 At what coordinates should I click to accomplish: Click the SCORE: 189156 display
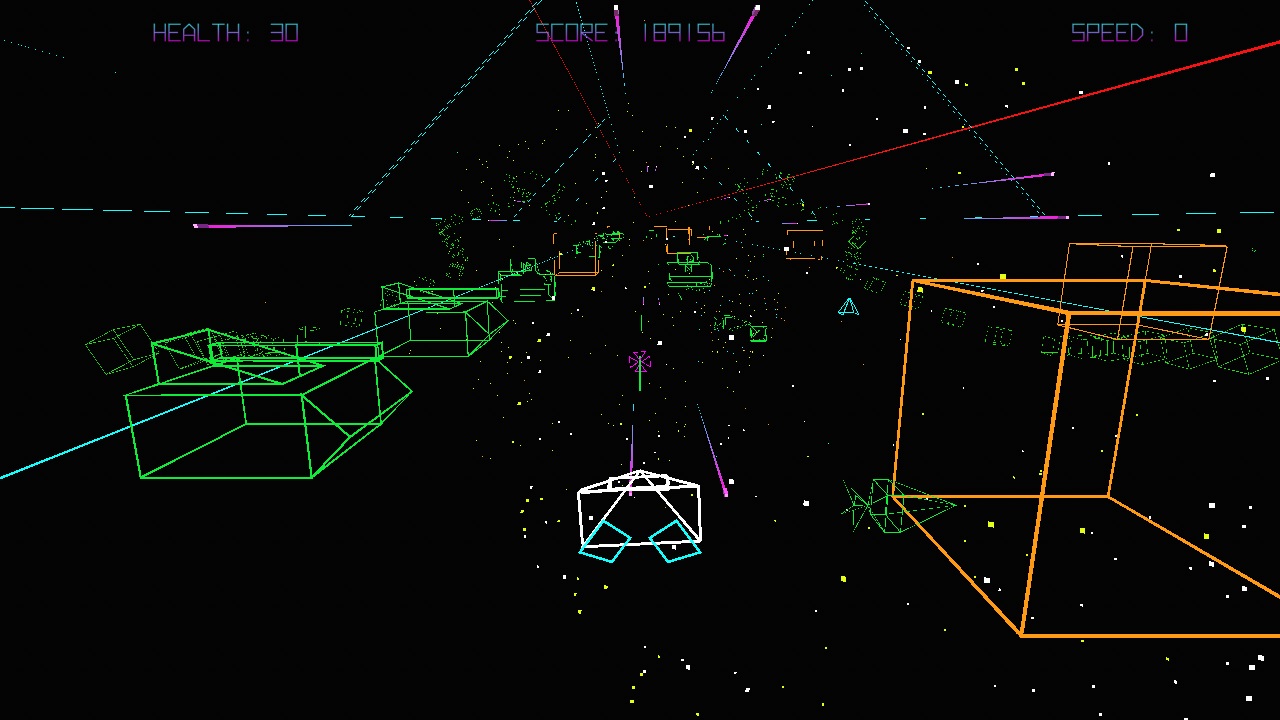(x=628, y=33)
